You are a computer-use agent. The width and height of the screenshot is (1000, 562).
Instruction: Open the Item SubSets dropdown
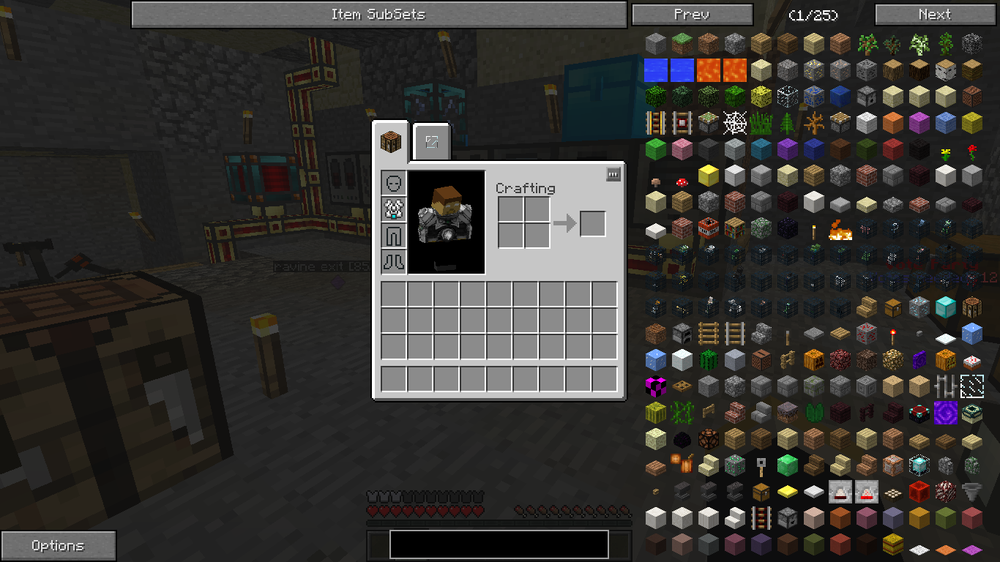[x=378, y=14]
